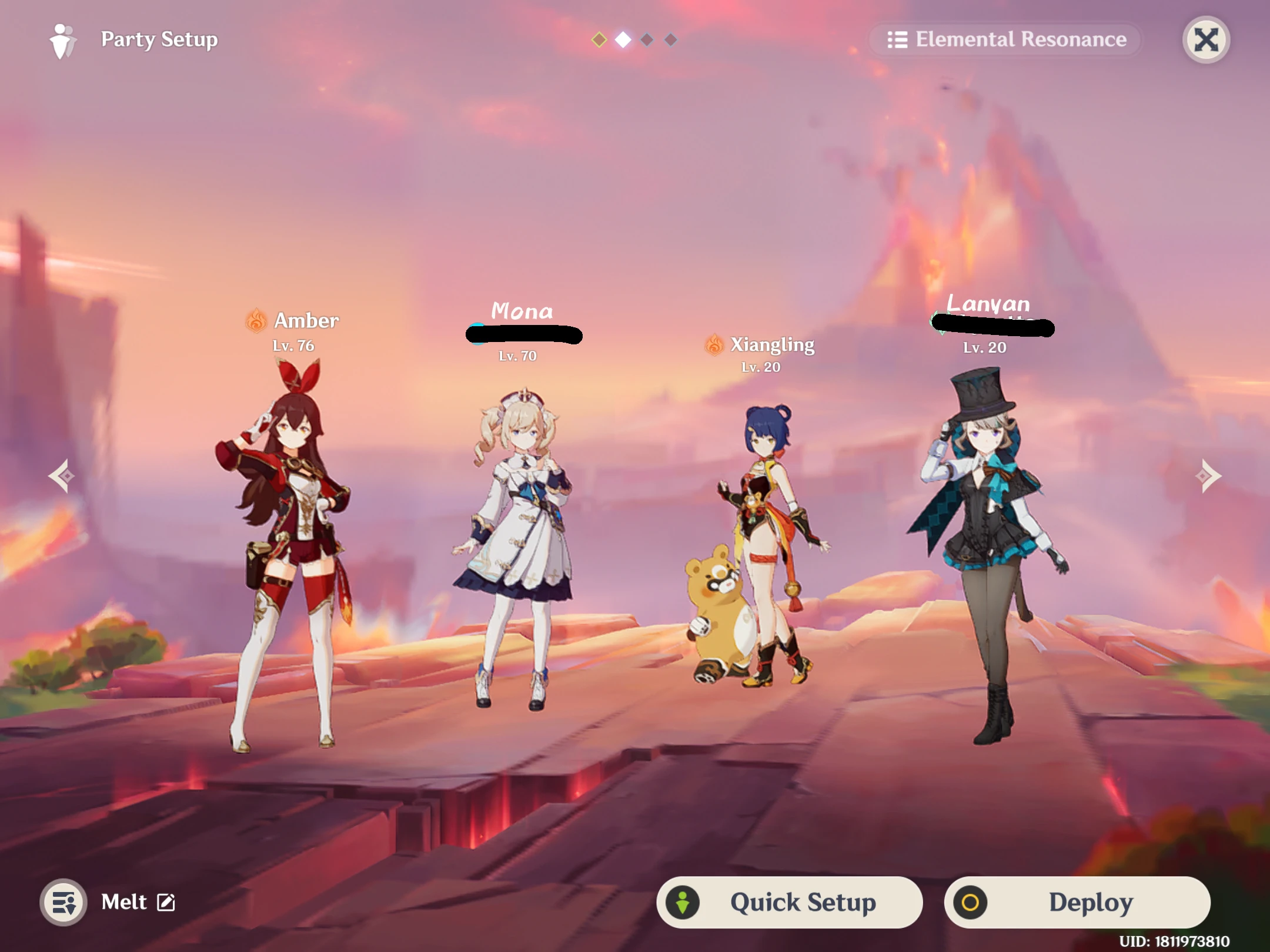Click the Party Setup person icon
Screen dimensions: 1270x952
63,39
